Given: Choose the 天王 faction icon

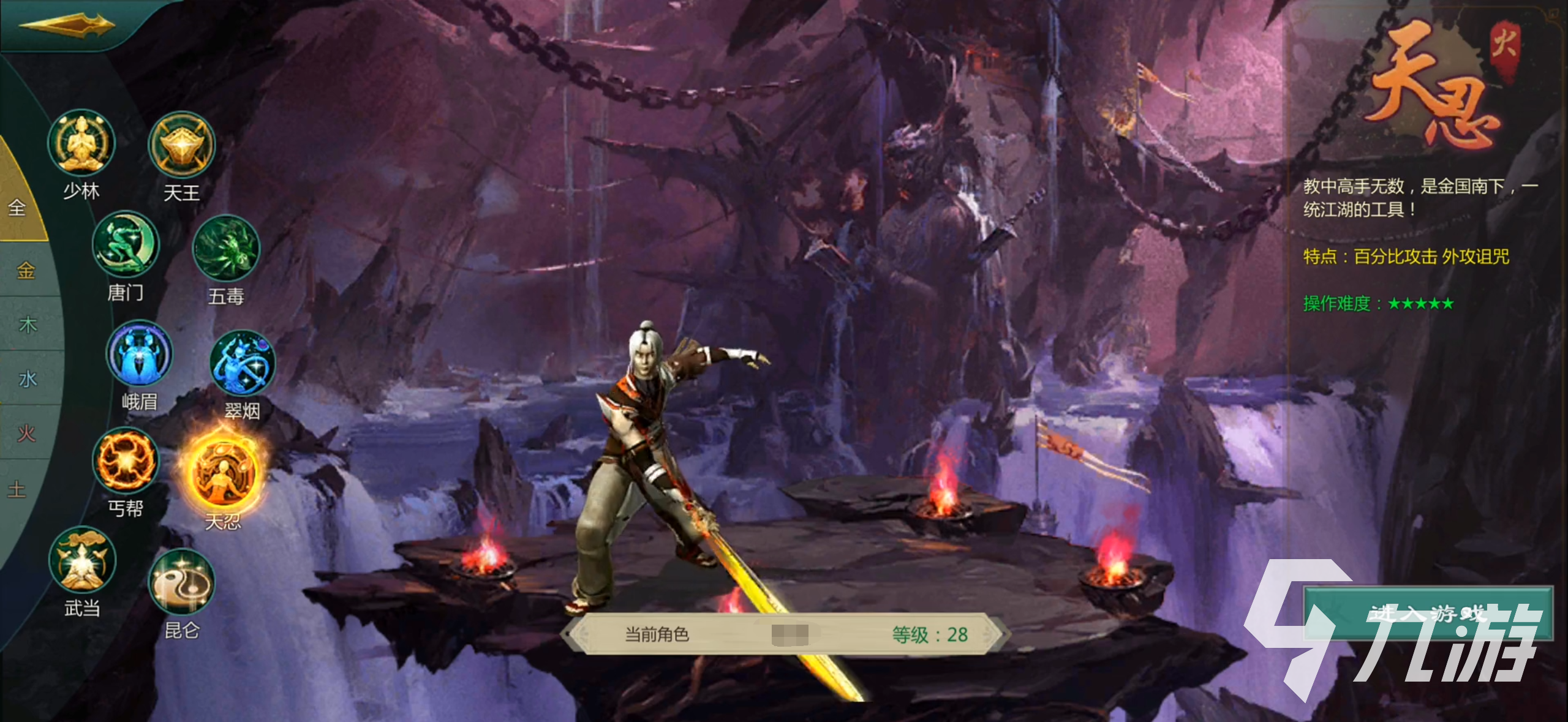Looking at the screenshot, I should (x=182, y=145).
